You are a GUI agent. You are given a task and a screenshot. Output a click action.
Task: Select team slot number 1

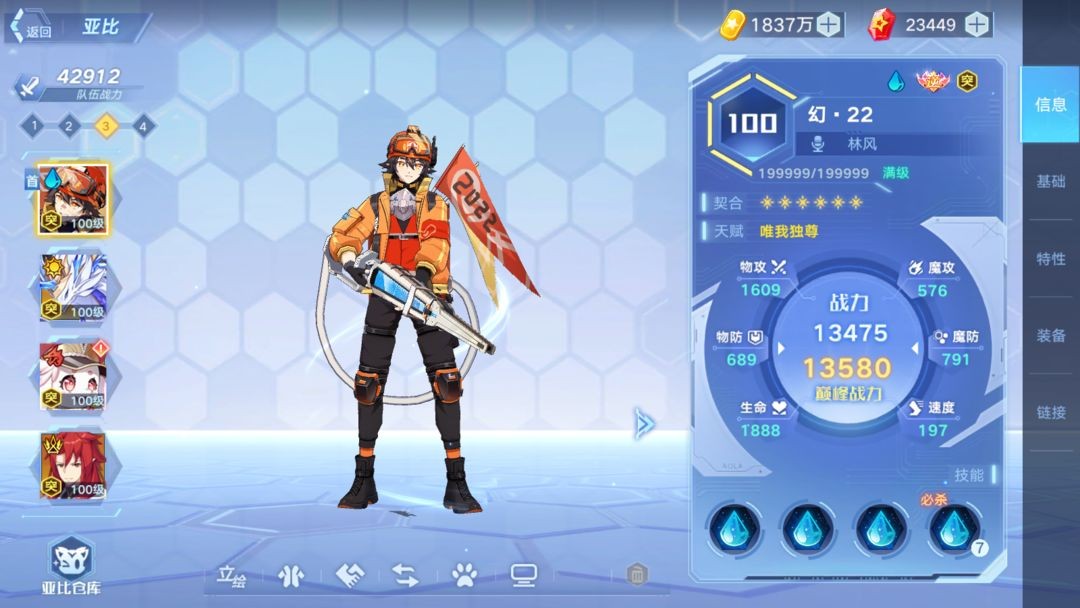[x=33, y=125]
